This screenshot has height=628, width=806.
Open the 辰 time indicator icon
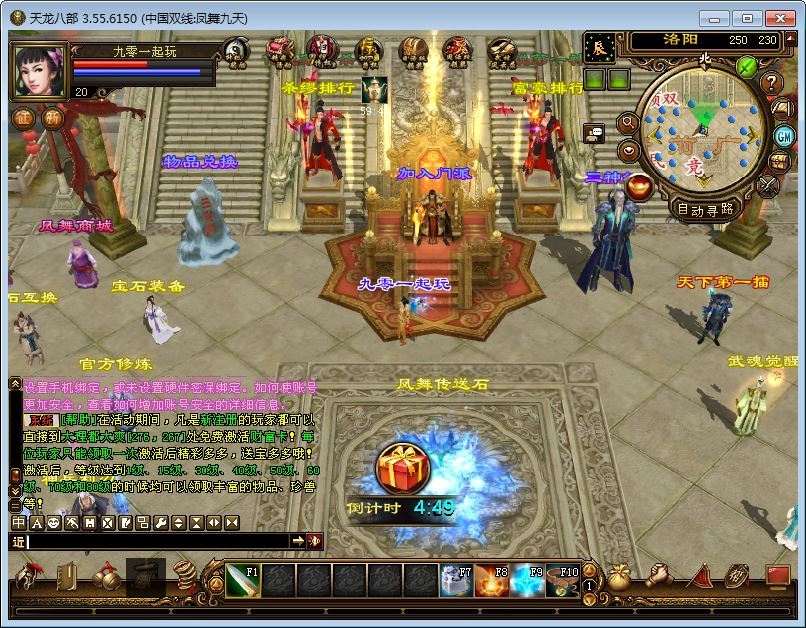point(600,48)
